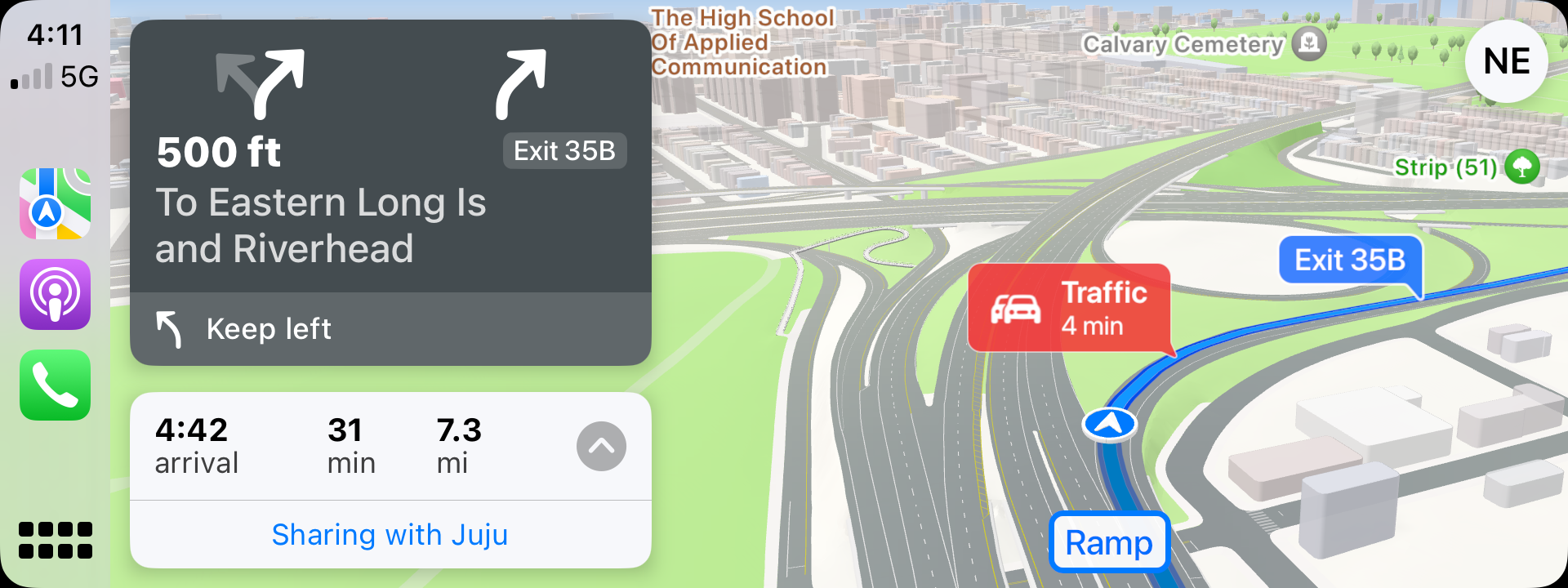The image size is (1568, 588).
Task: Open the Maps app icon
Action: (56, 203)
